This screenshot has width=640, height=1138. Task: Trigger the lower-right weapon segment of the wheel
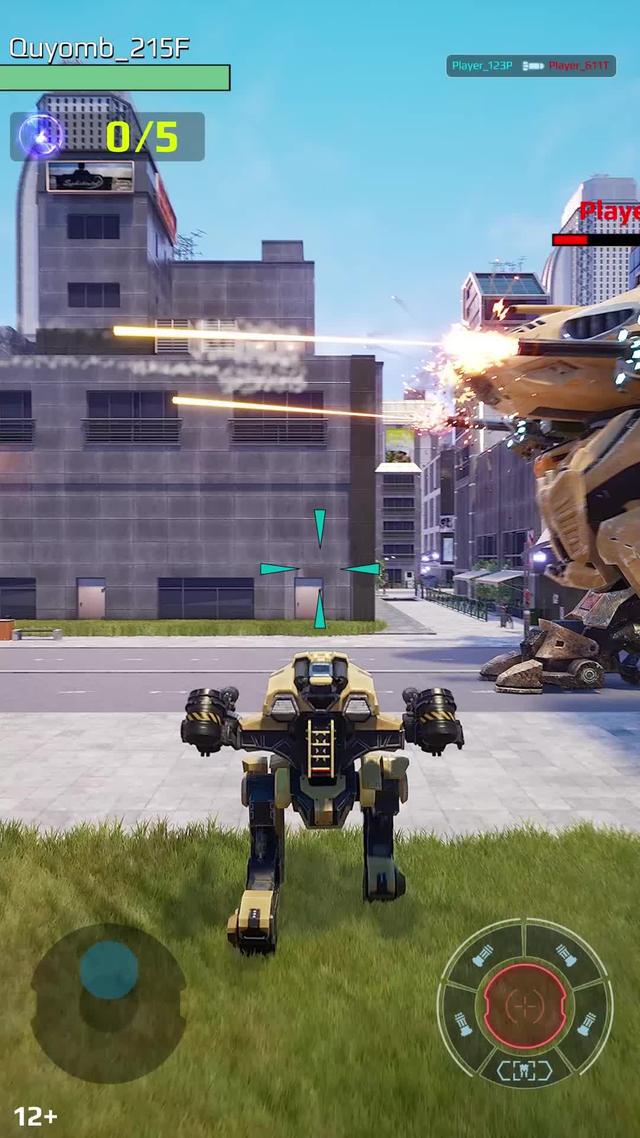pos(587,1024)
